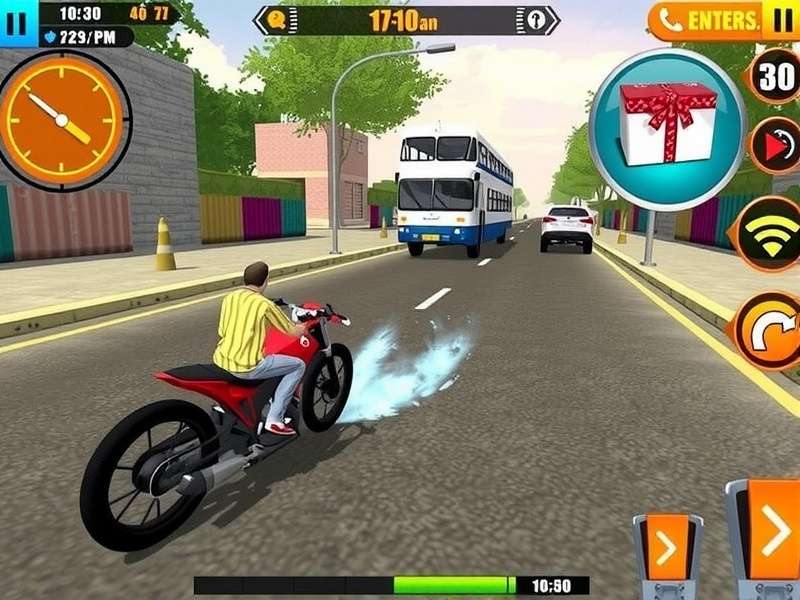
Task: Claim the gift box reward
Action: click(x=667, y=125)
